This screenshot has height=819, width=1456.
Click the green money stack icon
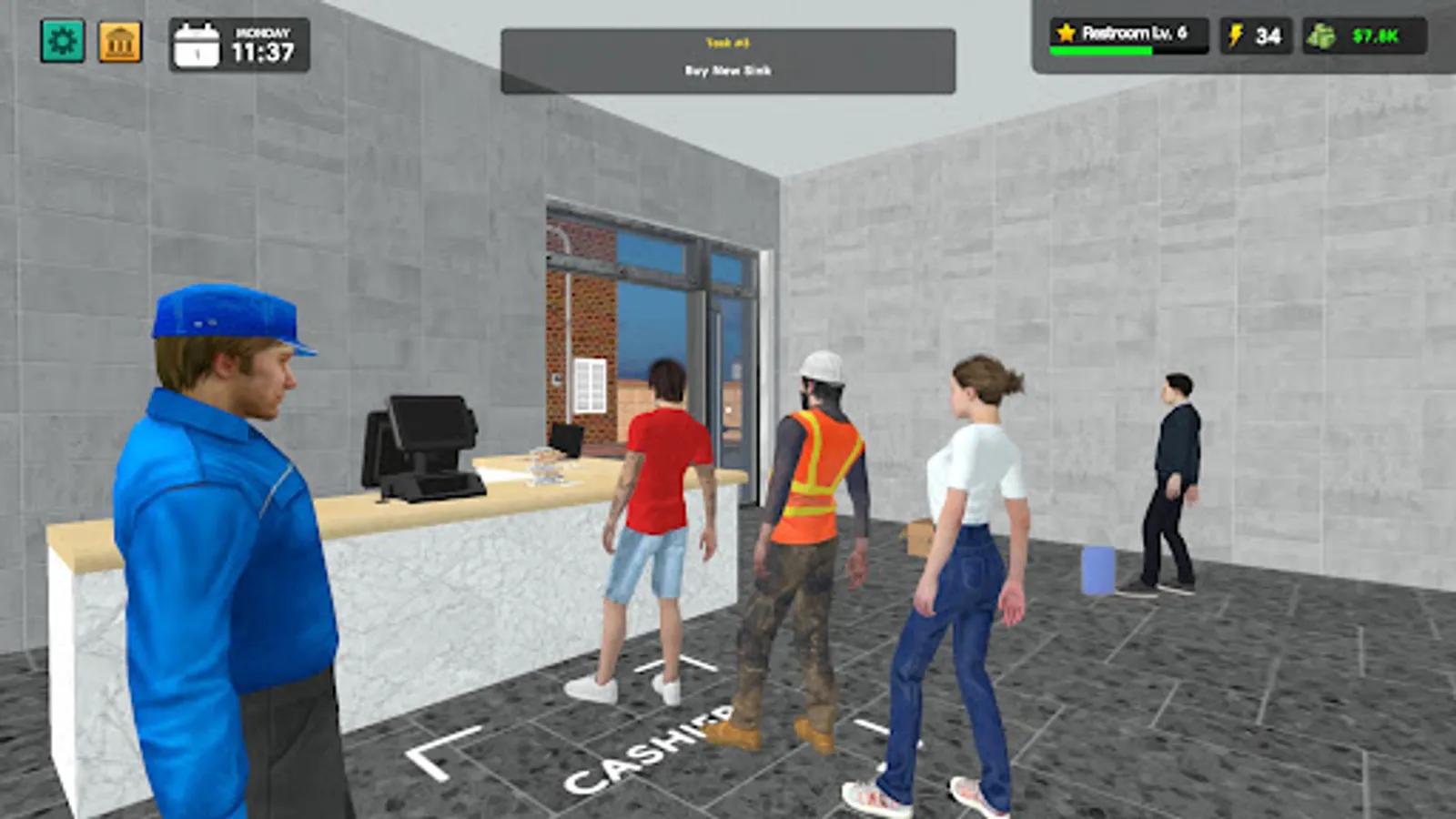click(x=1324, y=35)
